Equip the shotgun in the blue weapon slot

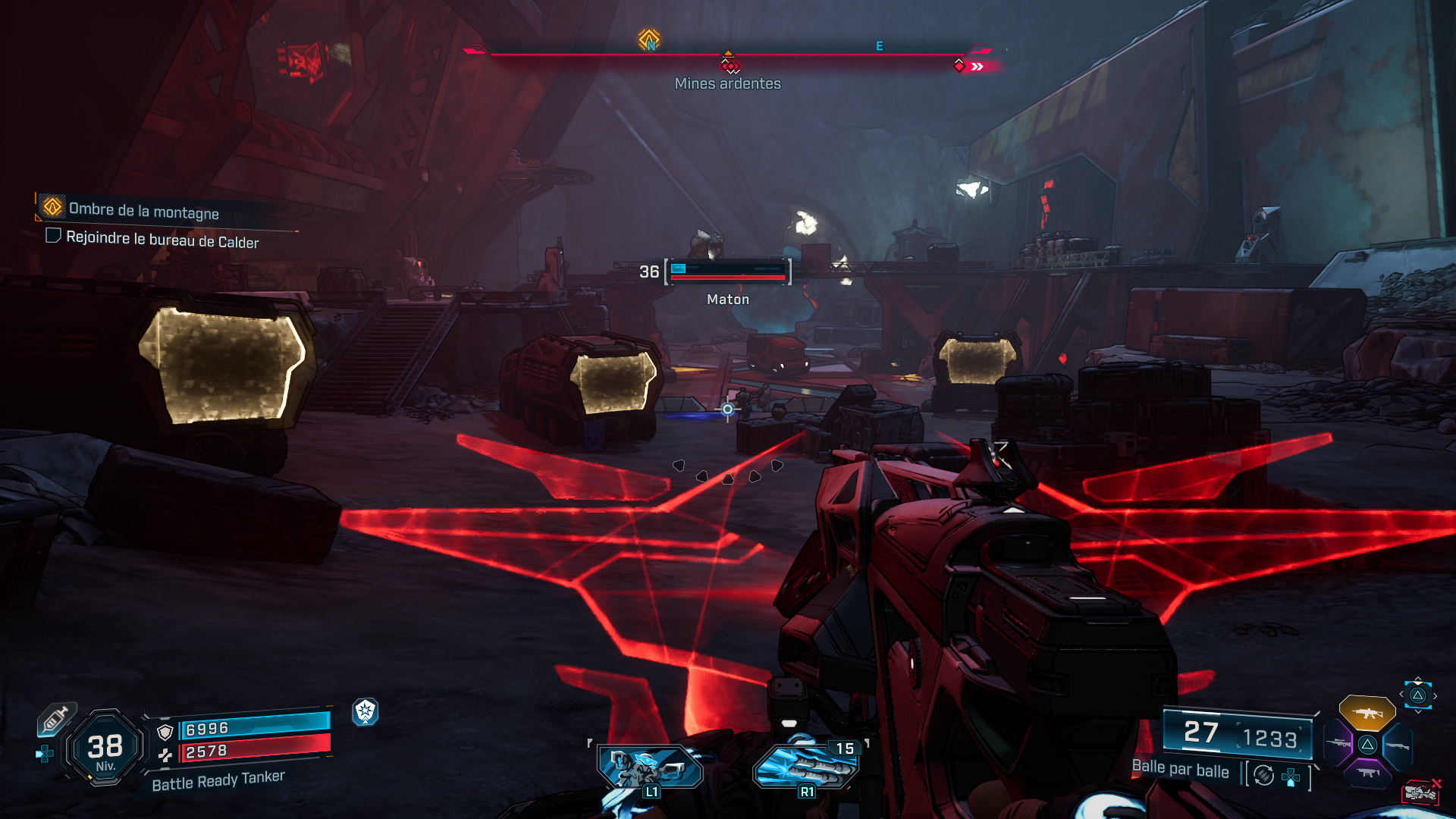[x=1397, y=746]
